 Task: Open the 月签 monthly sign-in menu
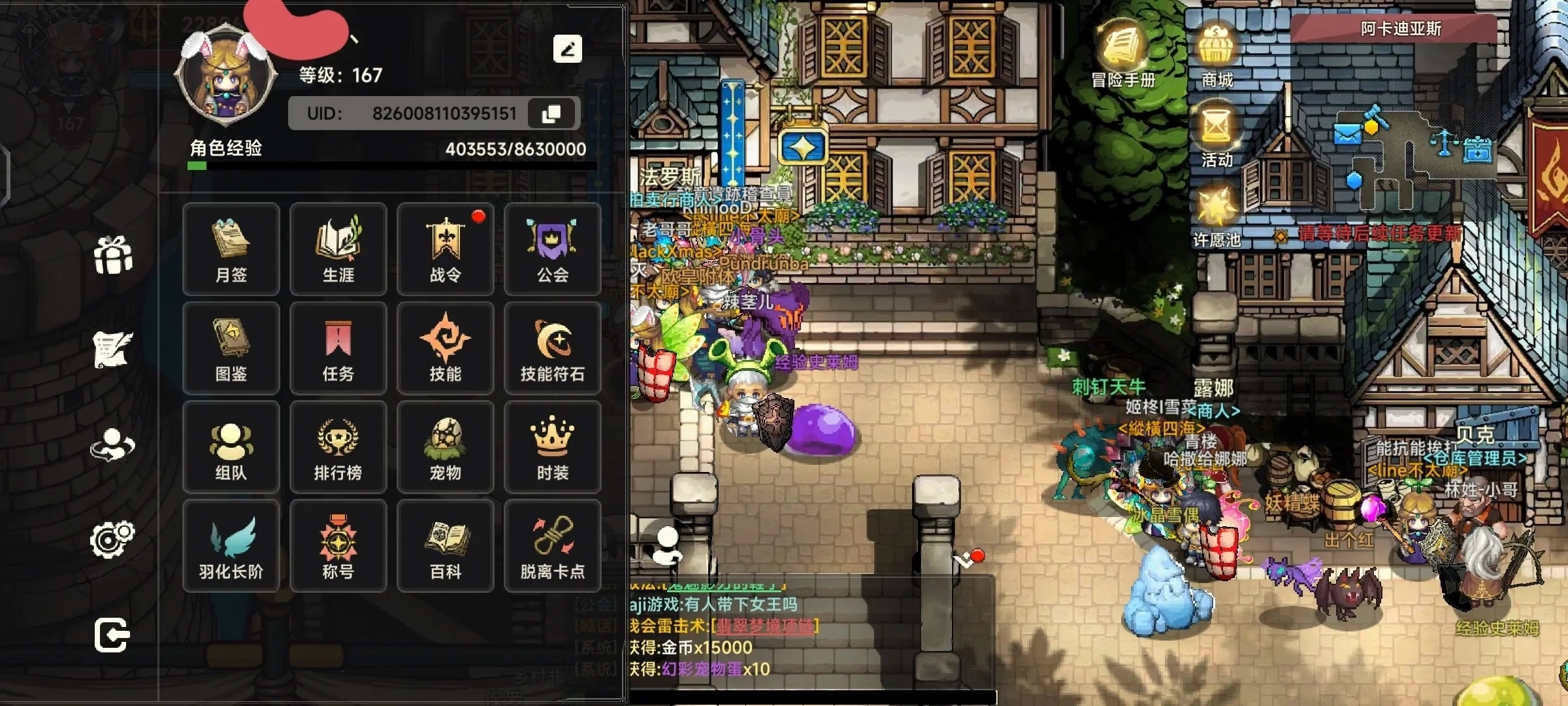coord(231,249)
